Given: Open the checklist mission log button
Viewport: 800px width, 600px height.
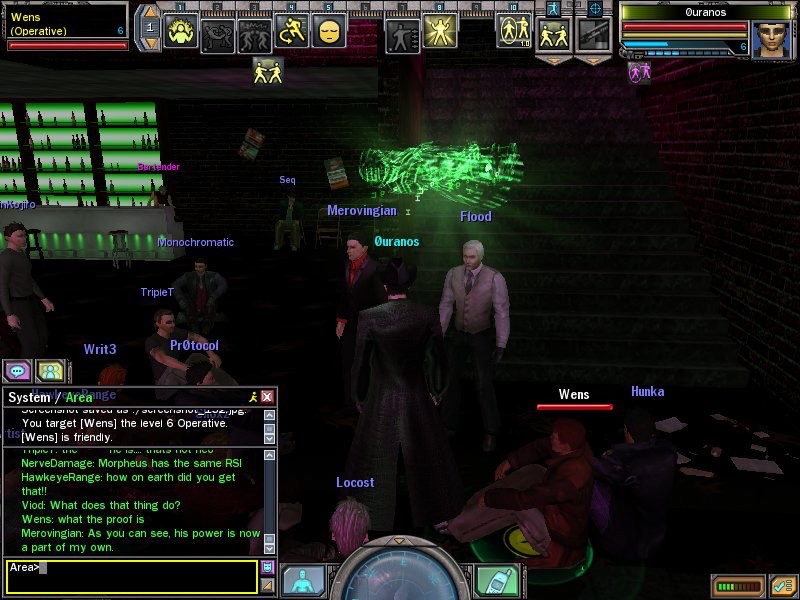Looking at the screenshot, I should (x=783, y=585).
